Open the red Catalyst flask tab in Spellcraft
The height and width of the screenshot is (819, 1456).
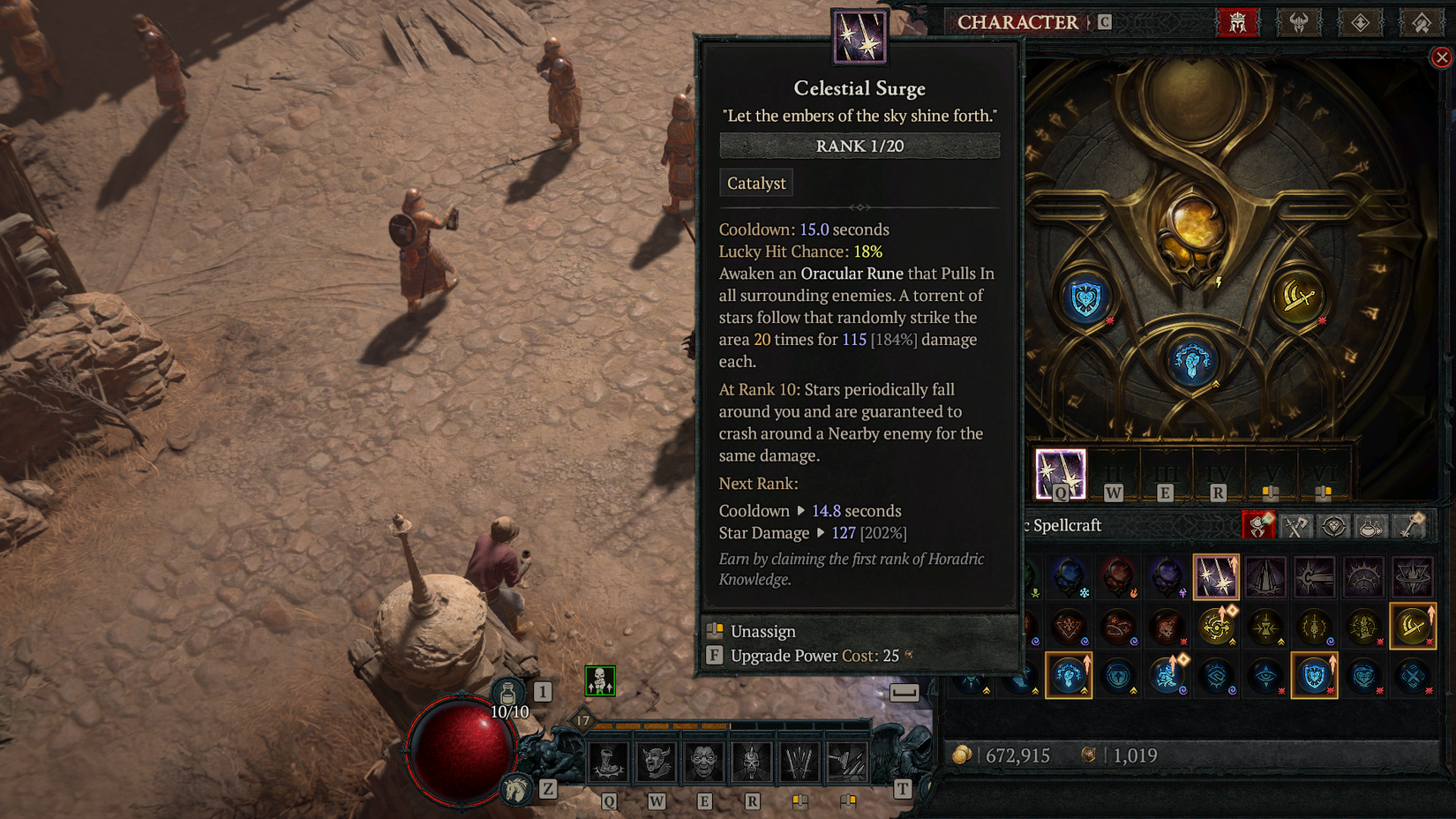tap(1258, 524)
